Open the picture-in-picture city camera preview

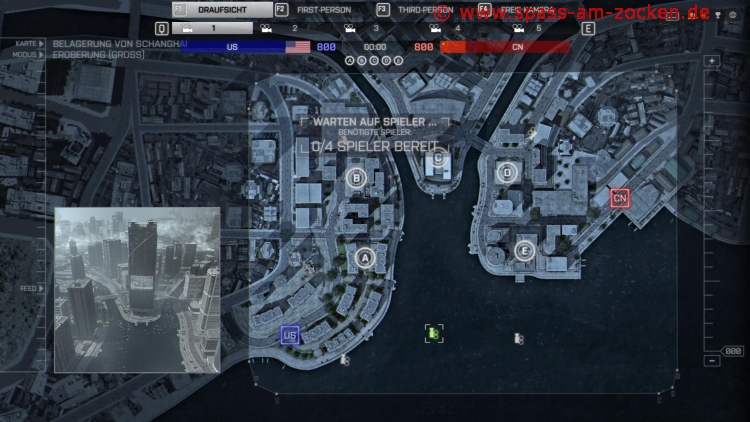click(x=137, y=290)
